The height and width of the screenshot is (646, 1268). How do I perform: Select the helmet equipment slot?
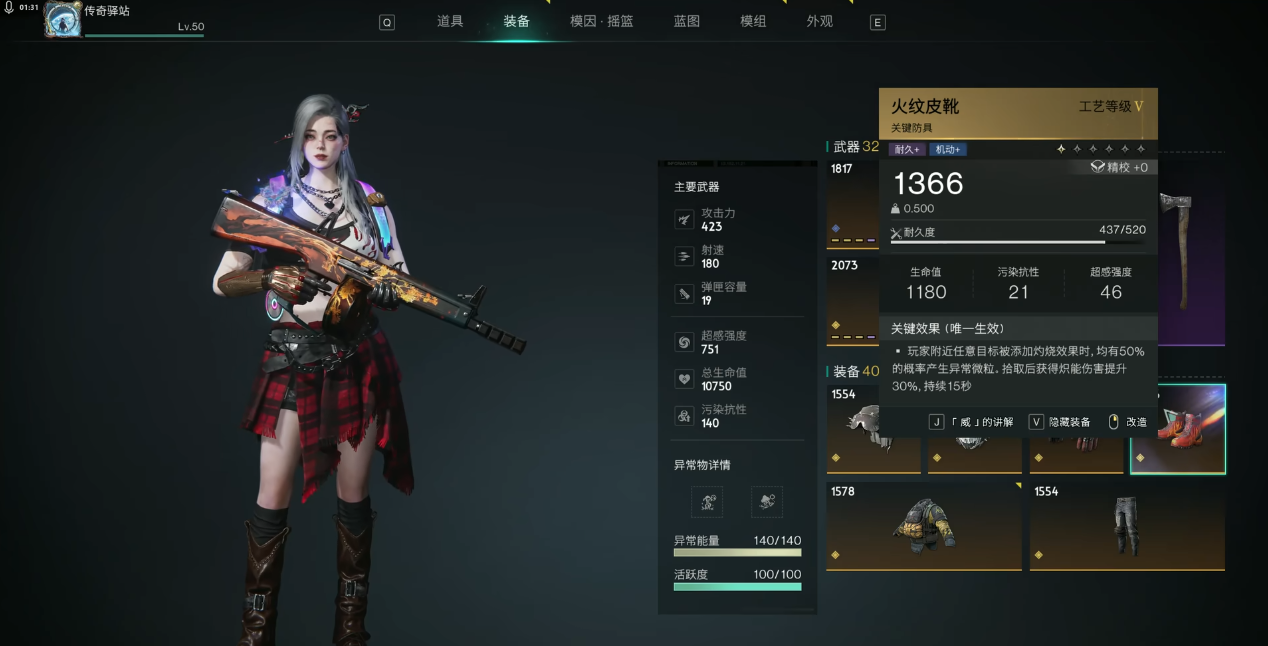(872, 429)
